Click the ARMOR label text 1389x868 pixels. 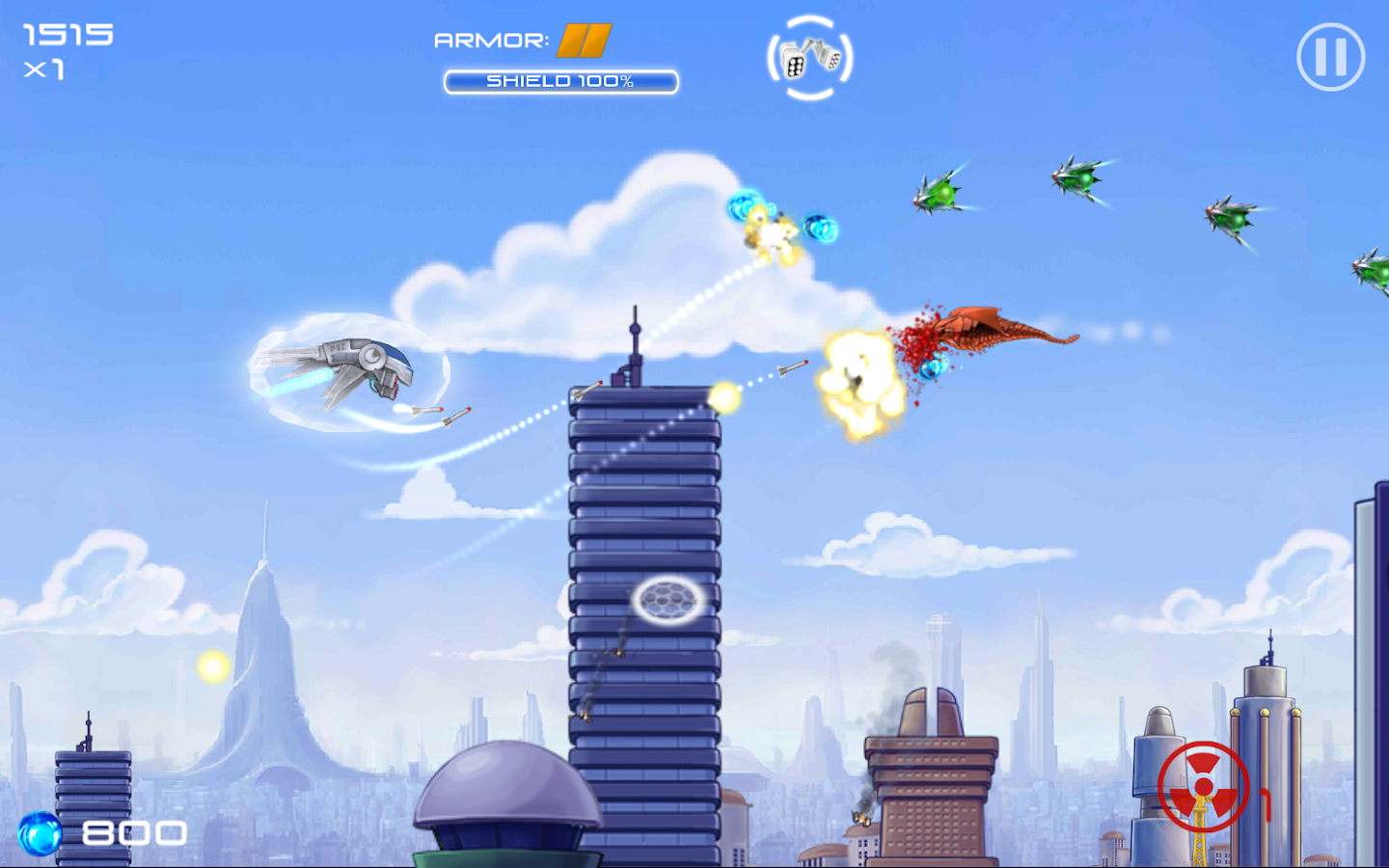tap(493, 41)
